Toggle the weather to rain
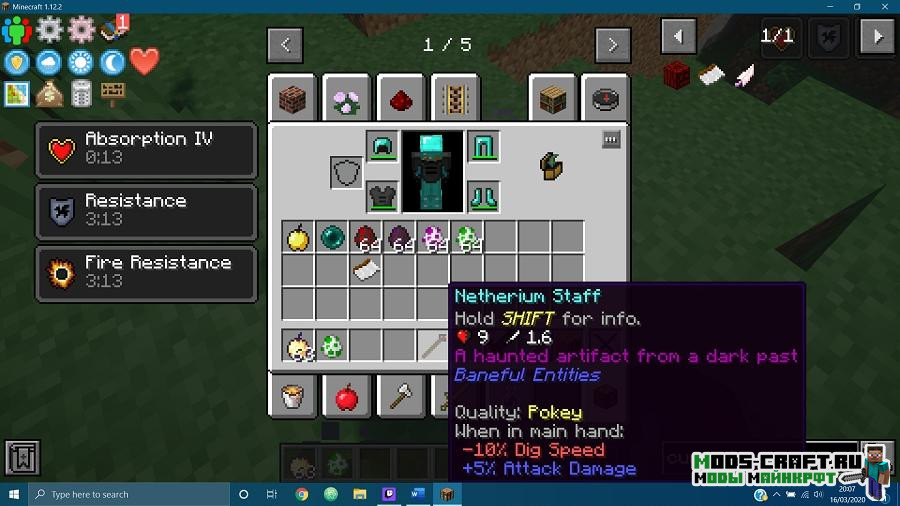The width and height of the screenshot is (900, 506). point(48,62)
